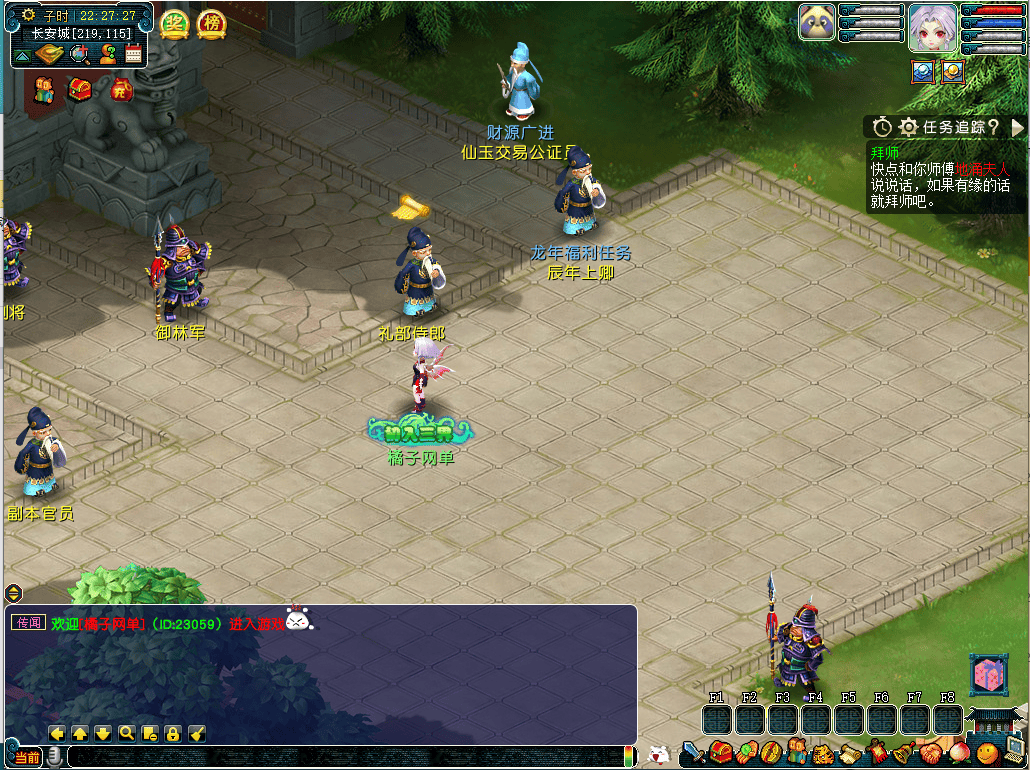Viewport: 1030px width, 770px height.
Task: Open the golden bell icon in the bottom bar
Action: tap(904, 752)
